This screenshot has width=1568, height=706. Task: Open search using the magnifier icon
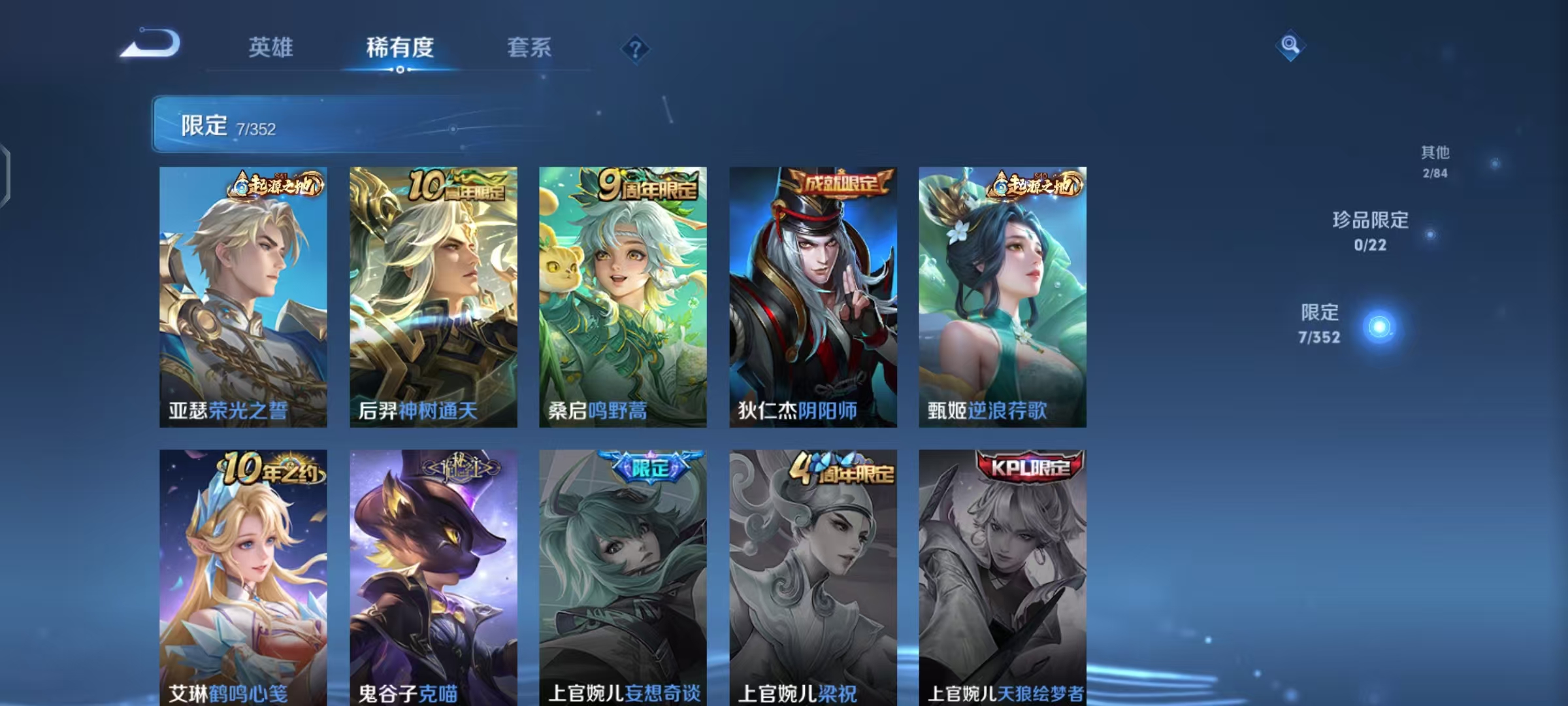pyautogui.click(x=1290, y=47)
